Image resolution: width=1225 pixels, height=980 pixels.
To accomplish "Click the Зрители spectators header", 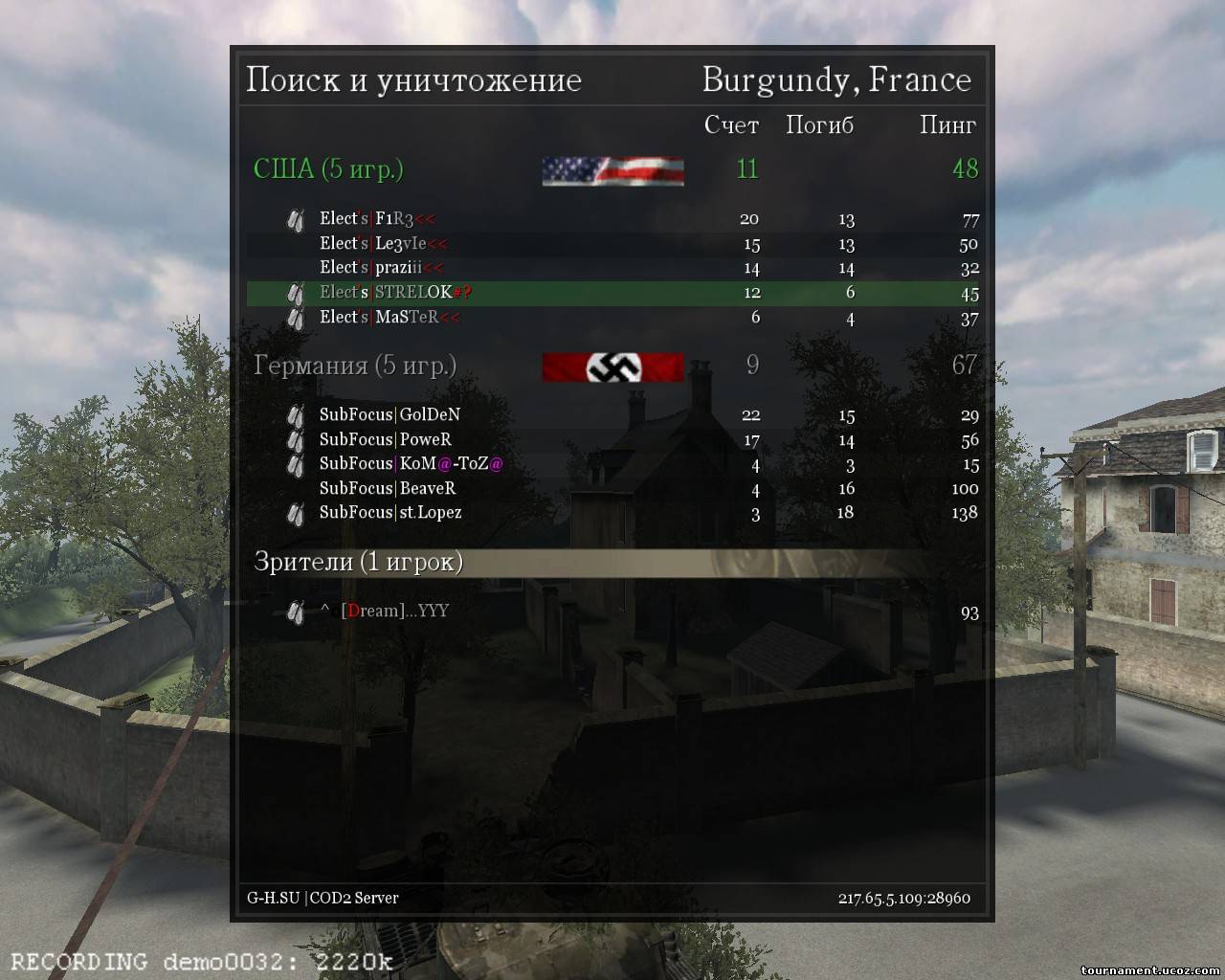I will 358,562.
